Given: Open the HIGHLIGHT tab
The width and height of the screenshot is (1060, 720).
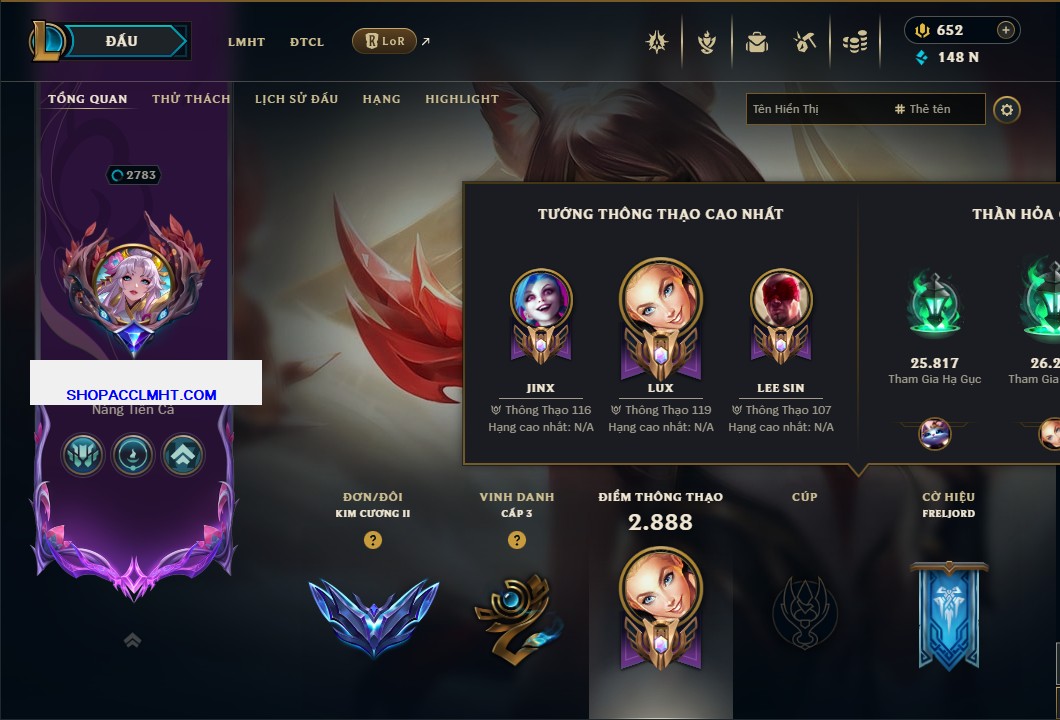Looking at the screenshot, I should (461, 99).
